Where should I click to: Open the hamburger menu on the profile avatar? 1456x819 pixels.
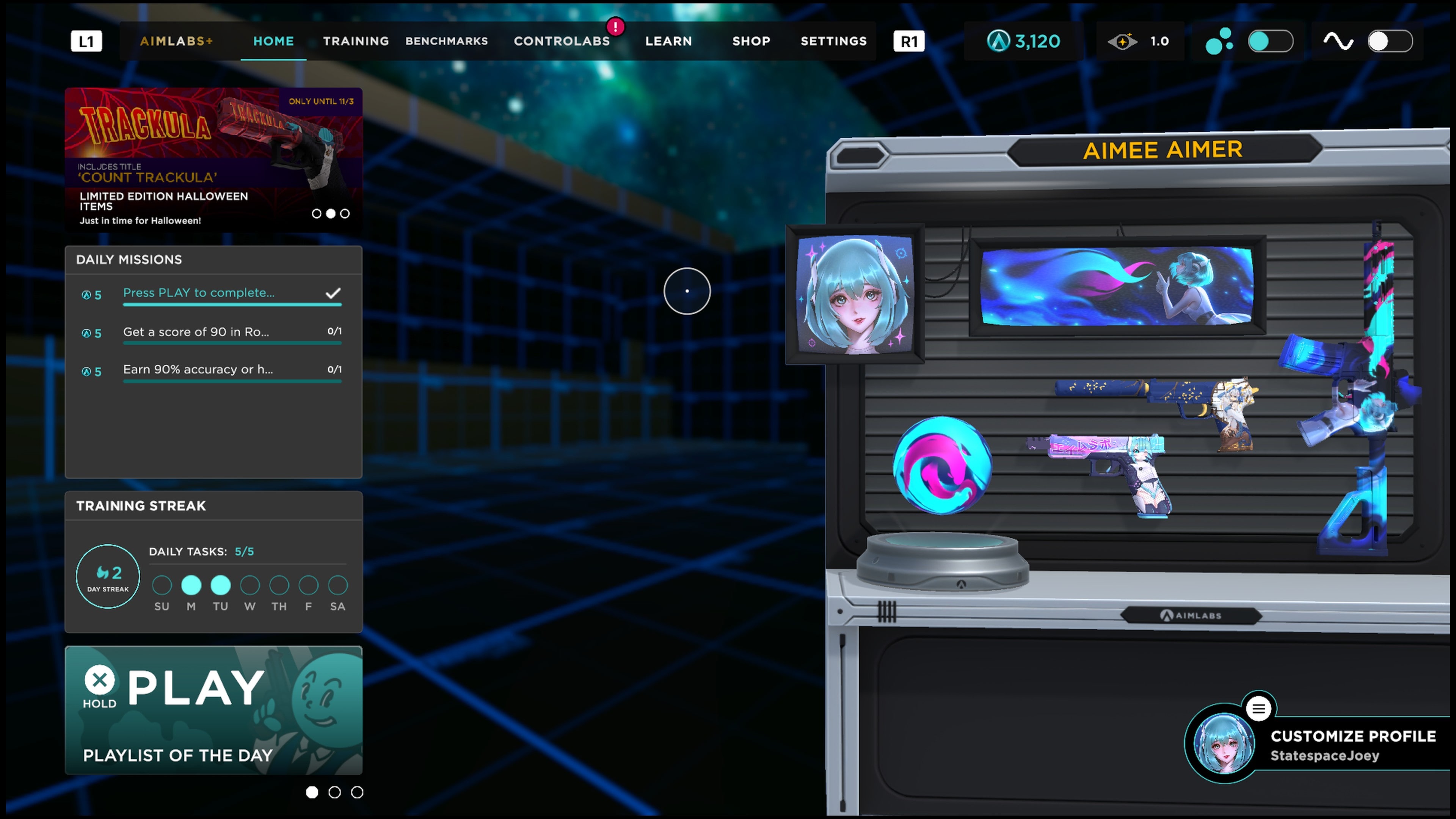coord(1259,709)
